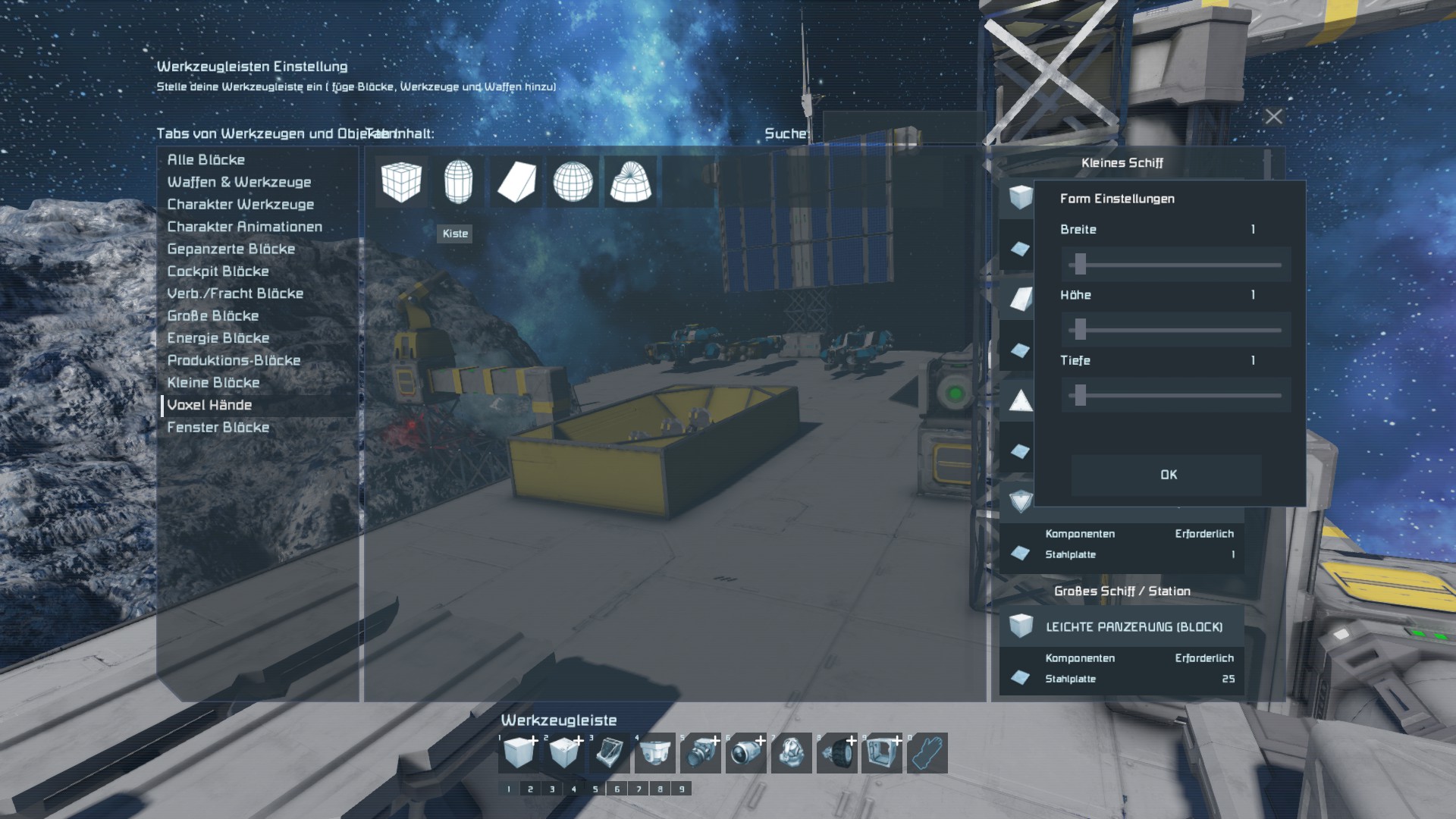Show the Gepanzerte Blöcke category
Viewport: 1456px width, 819px height.
pyautogui.click(x=231, y=249)
